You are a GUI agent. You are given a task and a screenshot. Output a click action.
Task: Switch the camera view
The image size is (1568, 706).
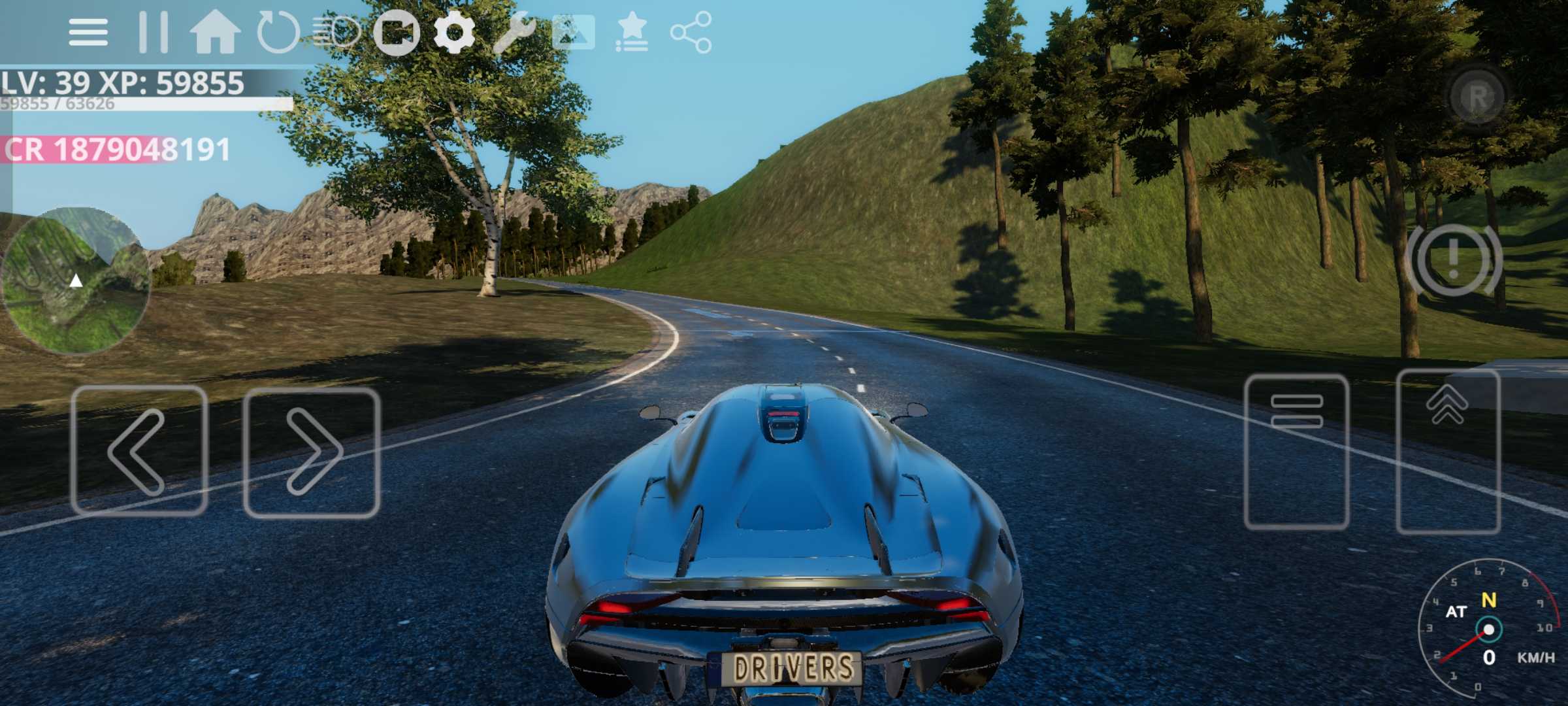397,32
